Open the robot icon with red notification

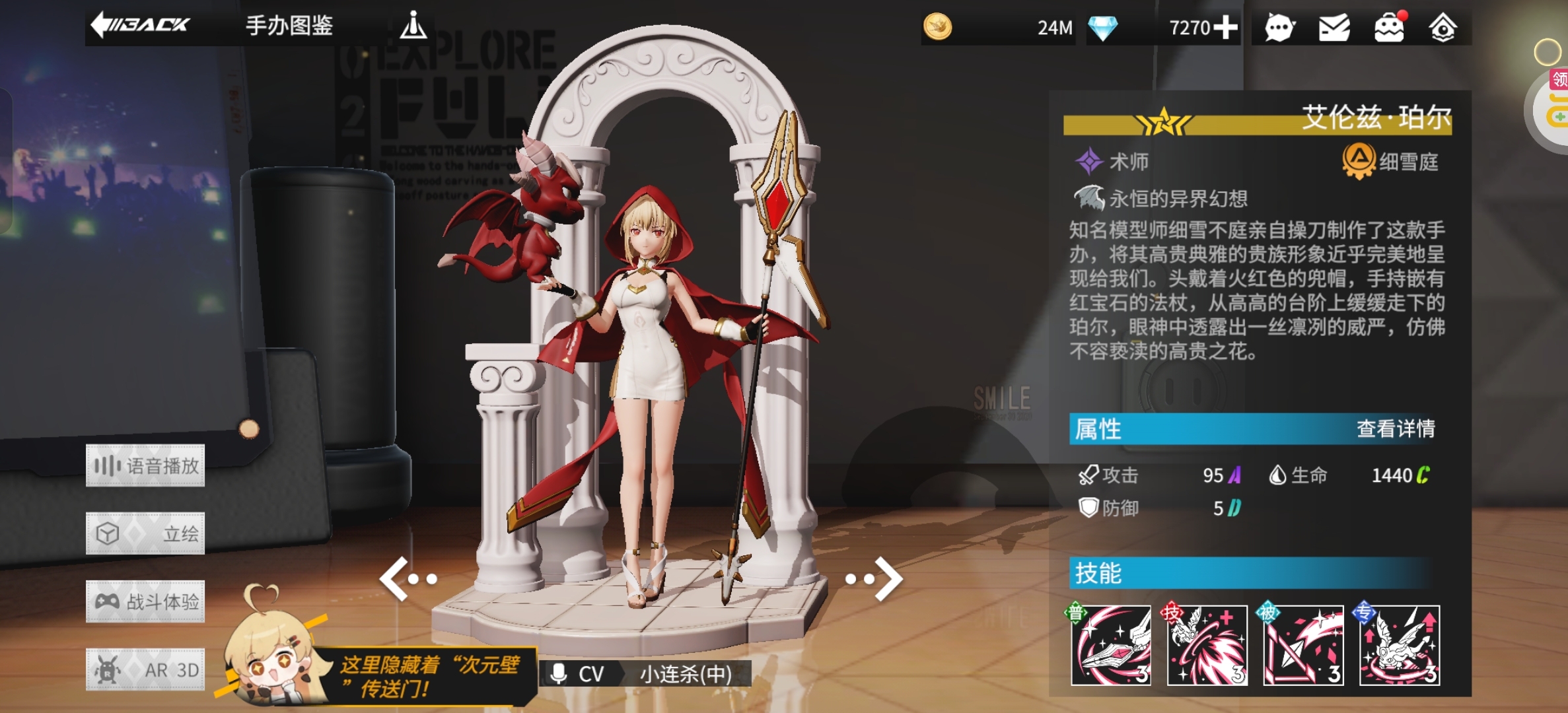click(x=1389, y=28)
